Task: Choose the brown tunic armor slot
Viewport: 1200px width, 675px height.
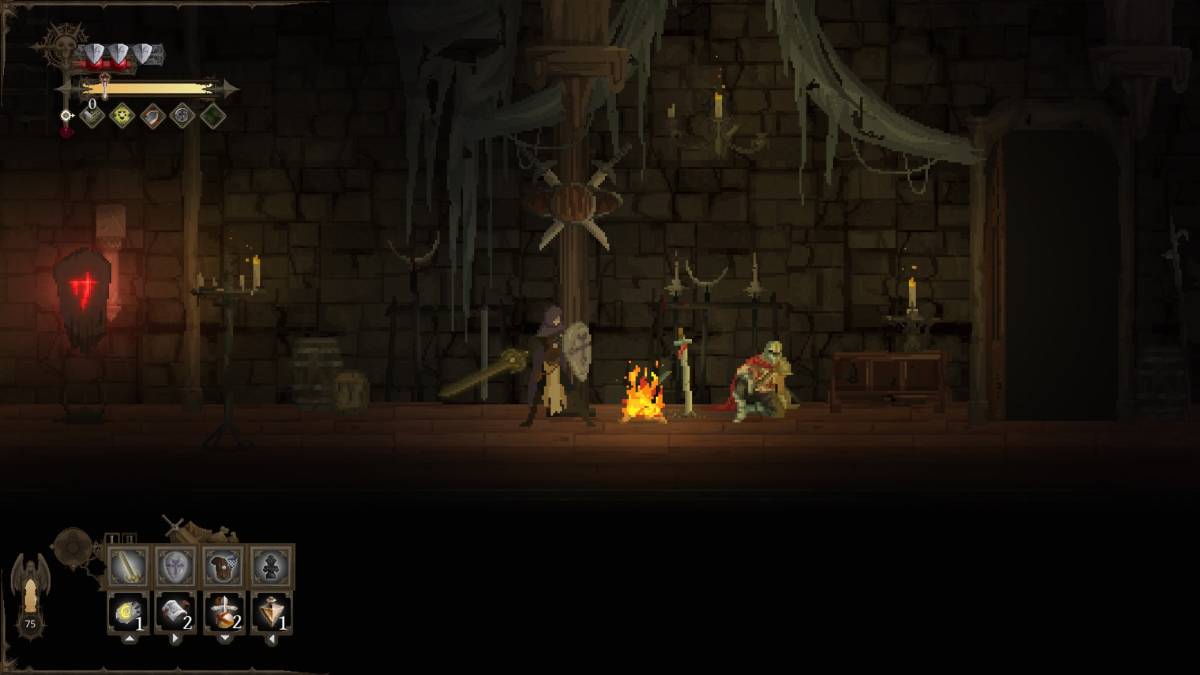Action: [x=223, y=567]
